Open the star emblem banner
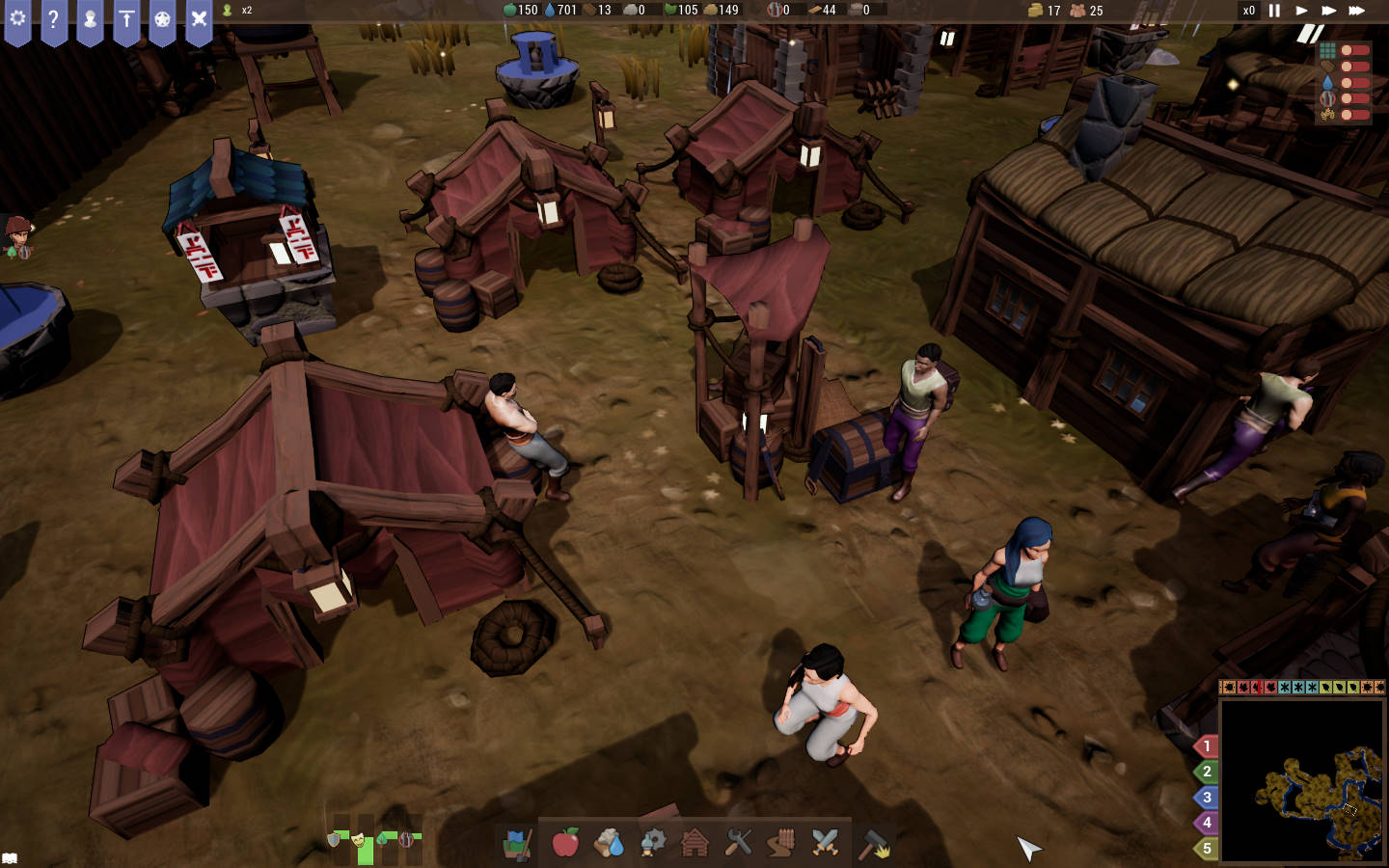 [162, 19]
